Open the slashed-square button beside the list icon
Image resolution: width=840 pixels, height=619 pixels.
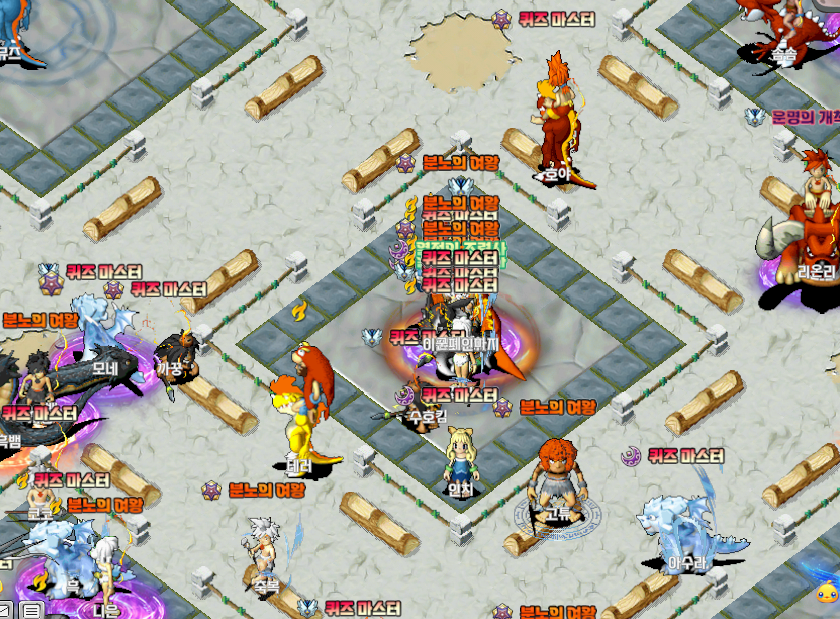click(x=5, y=610)
